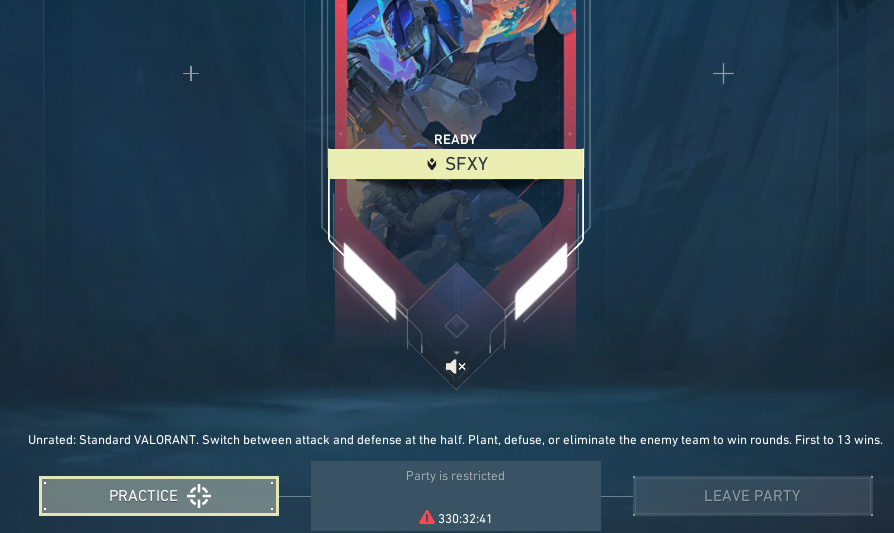
Task: Select the SFXY player name banner
Action: click(x=456, y=164)
